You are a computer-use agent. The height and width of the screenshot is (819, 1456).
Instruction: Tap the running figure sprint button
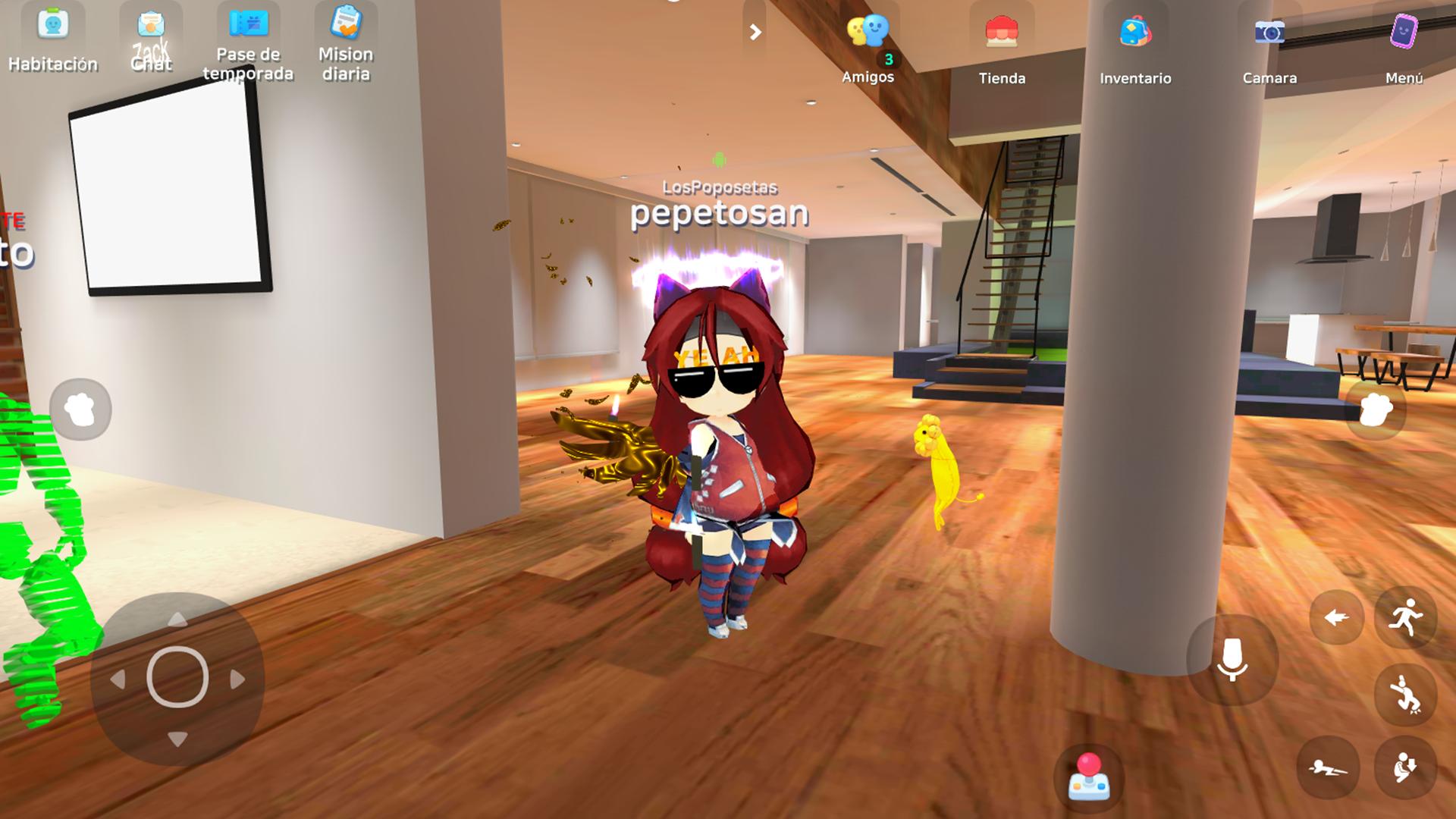pyautogui.click(x=1405, y=617)
